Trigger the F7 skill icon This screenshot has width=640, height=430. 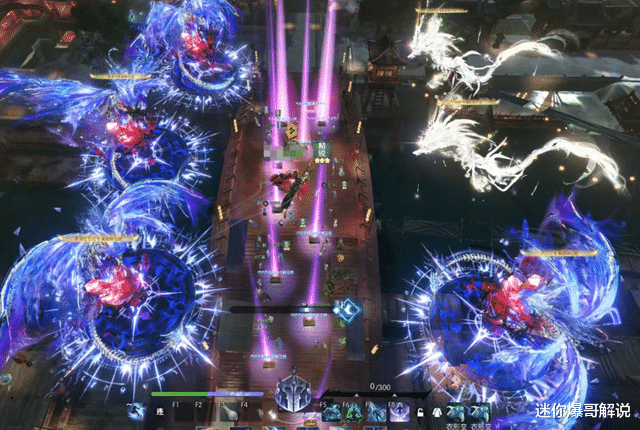376,411
